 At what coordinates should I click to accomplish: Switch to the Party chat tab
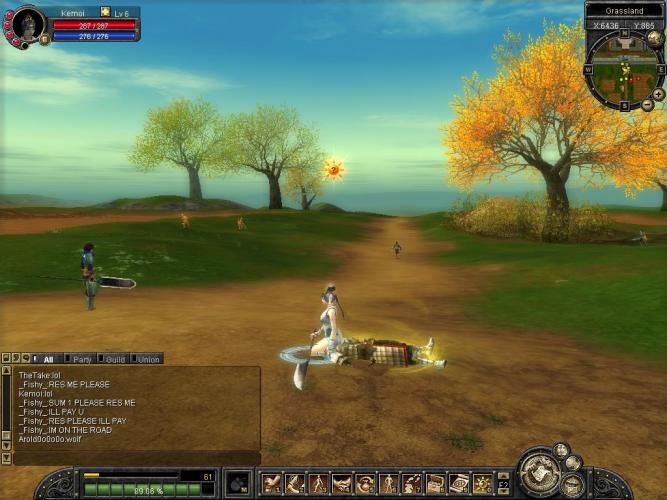click(82, 358)
